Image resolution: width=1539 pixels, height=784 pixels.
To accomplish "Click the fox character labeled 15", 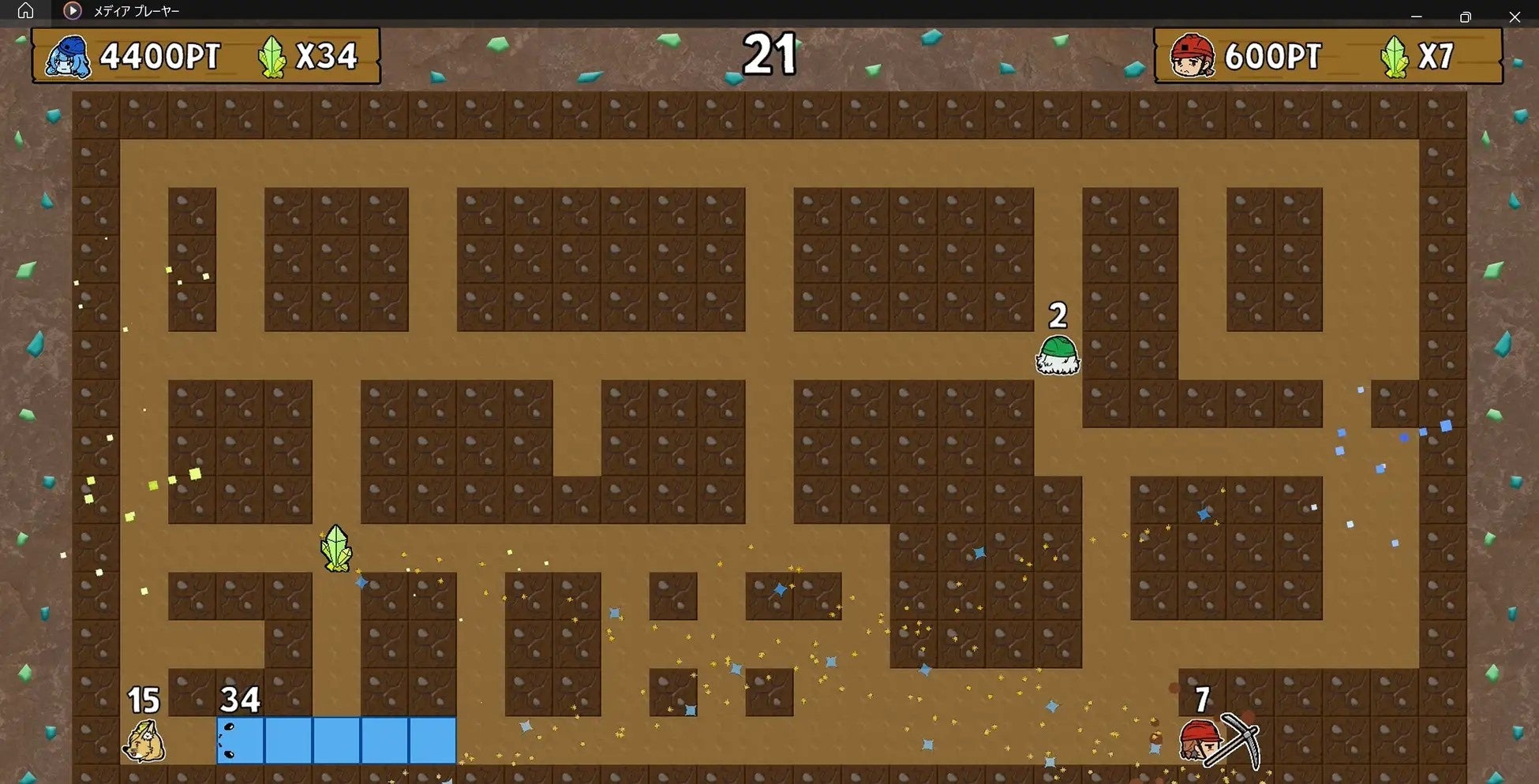I will (x=144, y=740).
